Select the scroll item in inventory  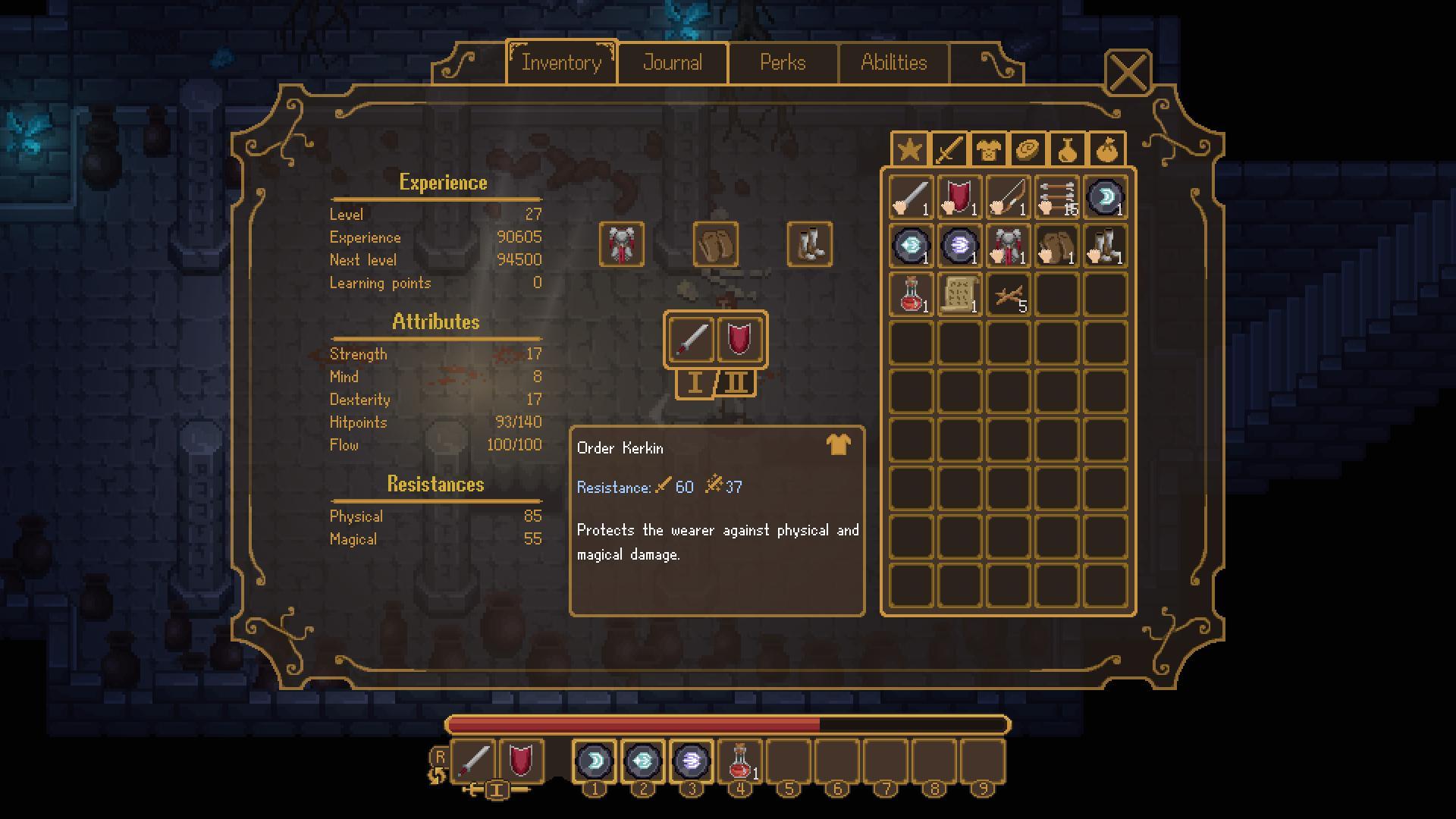(959, 295)
